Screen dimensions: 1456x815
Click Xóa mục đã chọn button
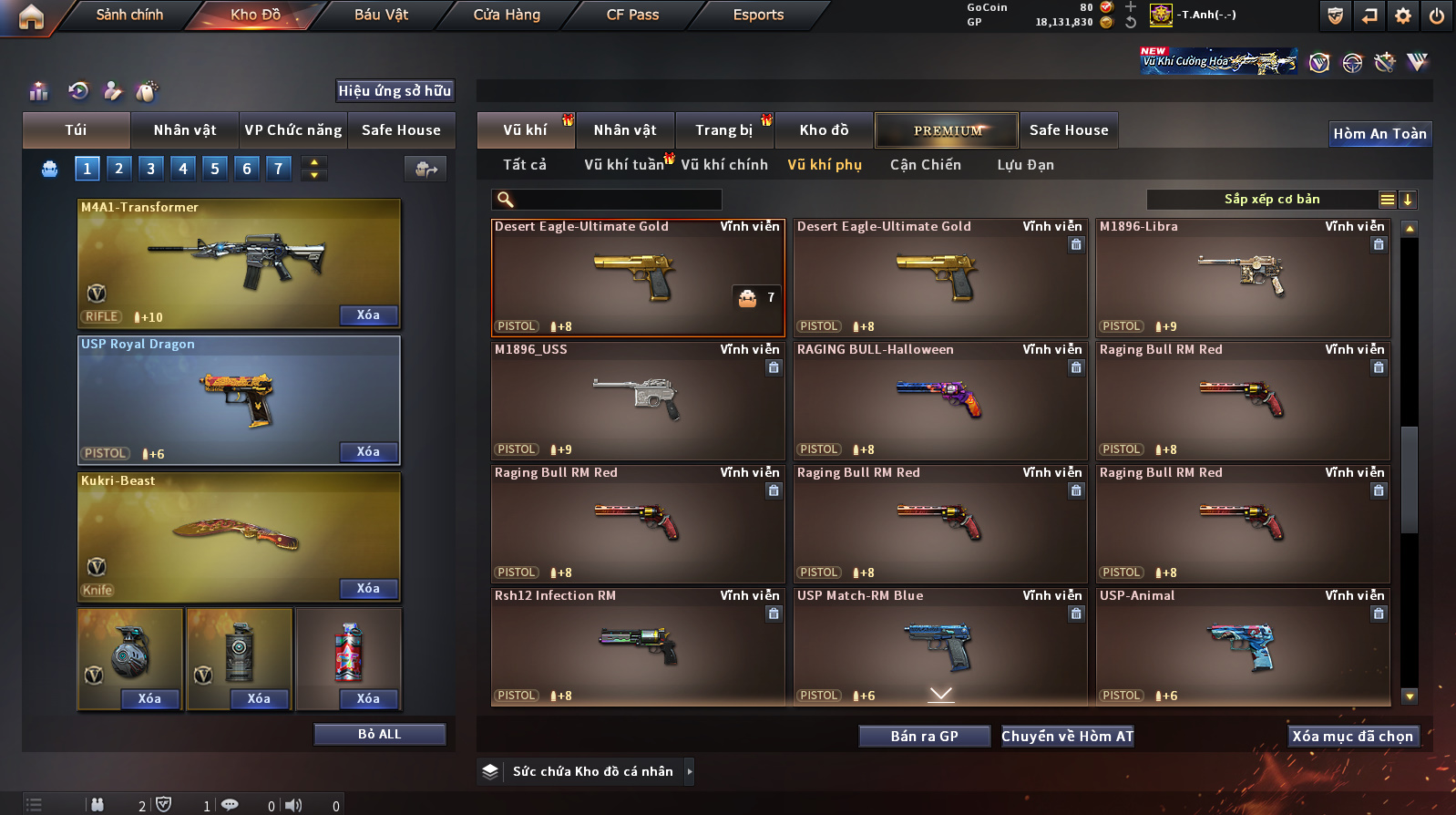pos(1352,737)
